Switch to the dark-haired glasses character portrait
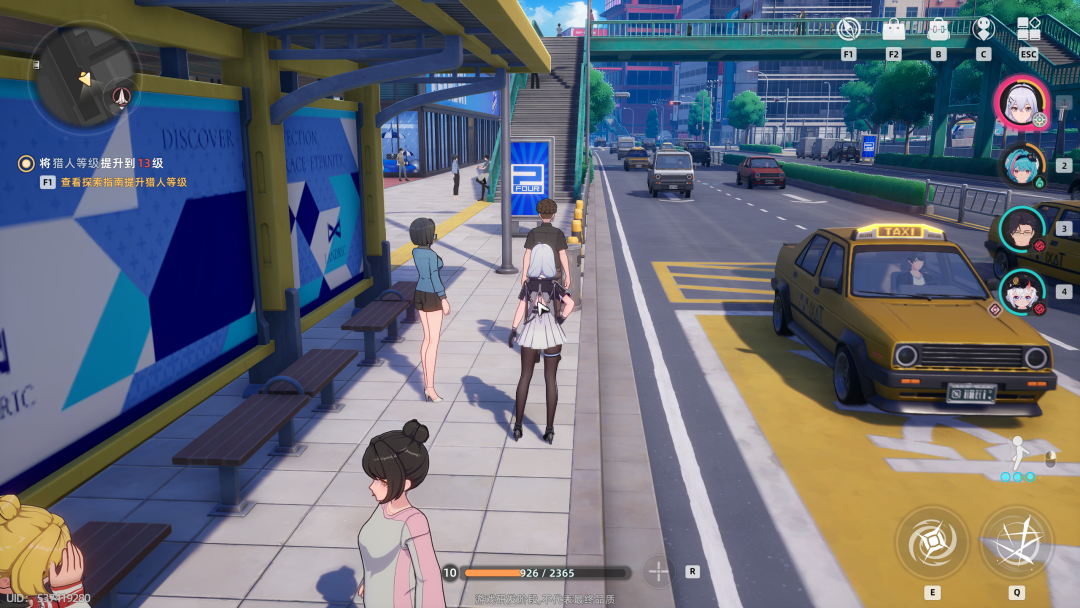The height and width of the screenshot is (608, 1080). [1021, 229]
